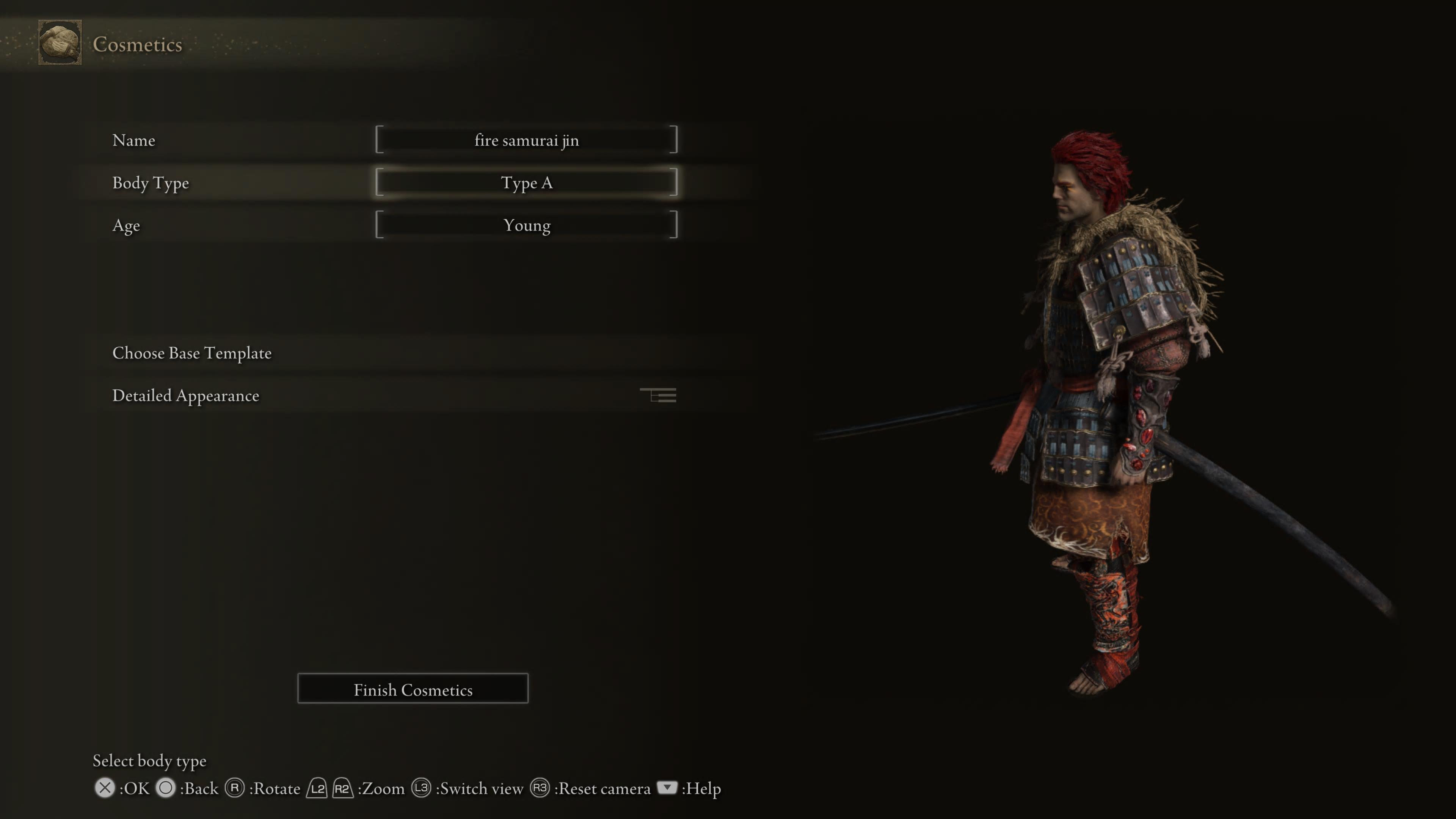This screenshot has width=1456, height=819.
Task: Select Choose Base Template
Action: click(192, 353)
